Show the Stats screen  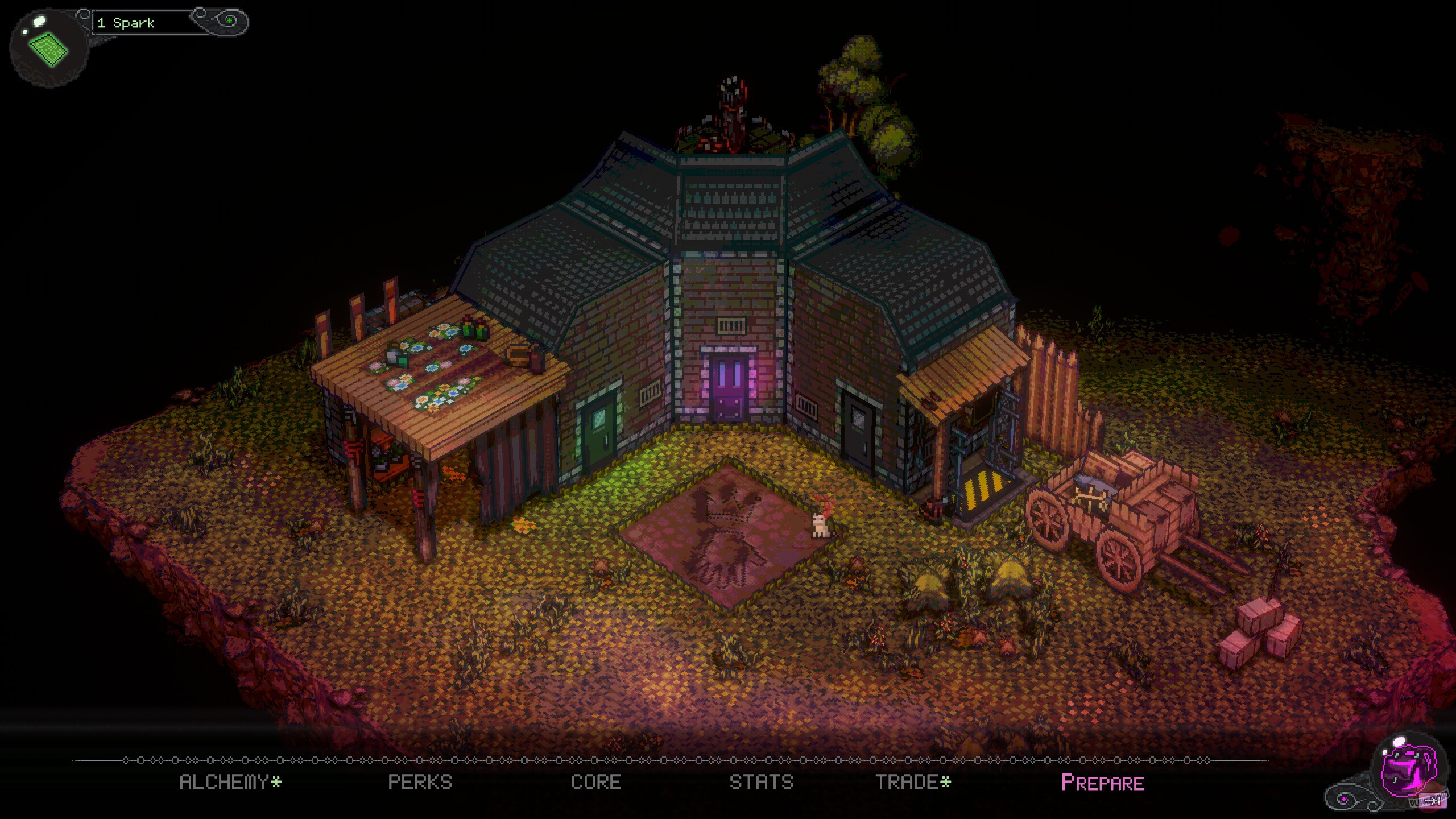coord(761,783)
